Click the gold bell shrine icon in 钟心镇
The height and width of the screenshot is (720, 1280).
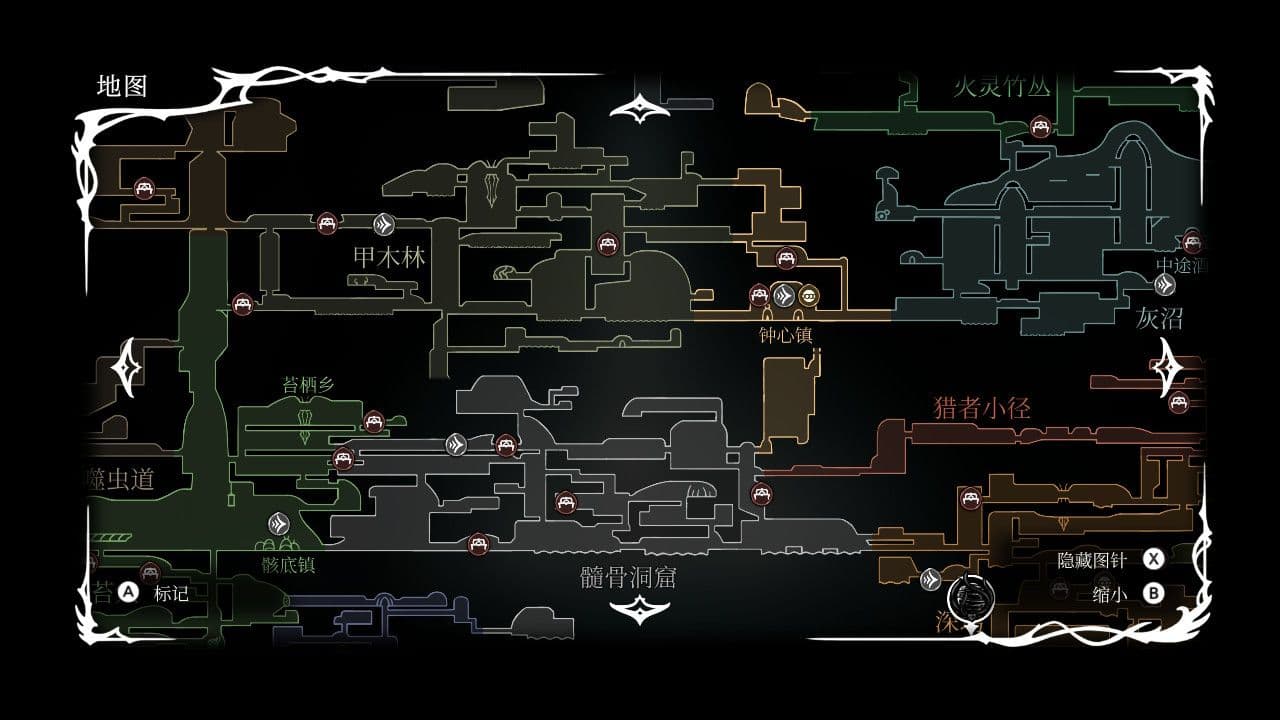coord(810,295)
